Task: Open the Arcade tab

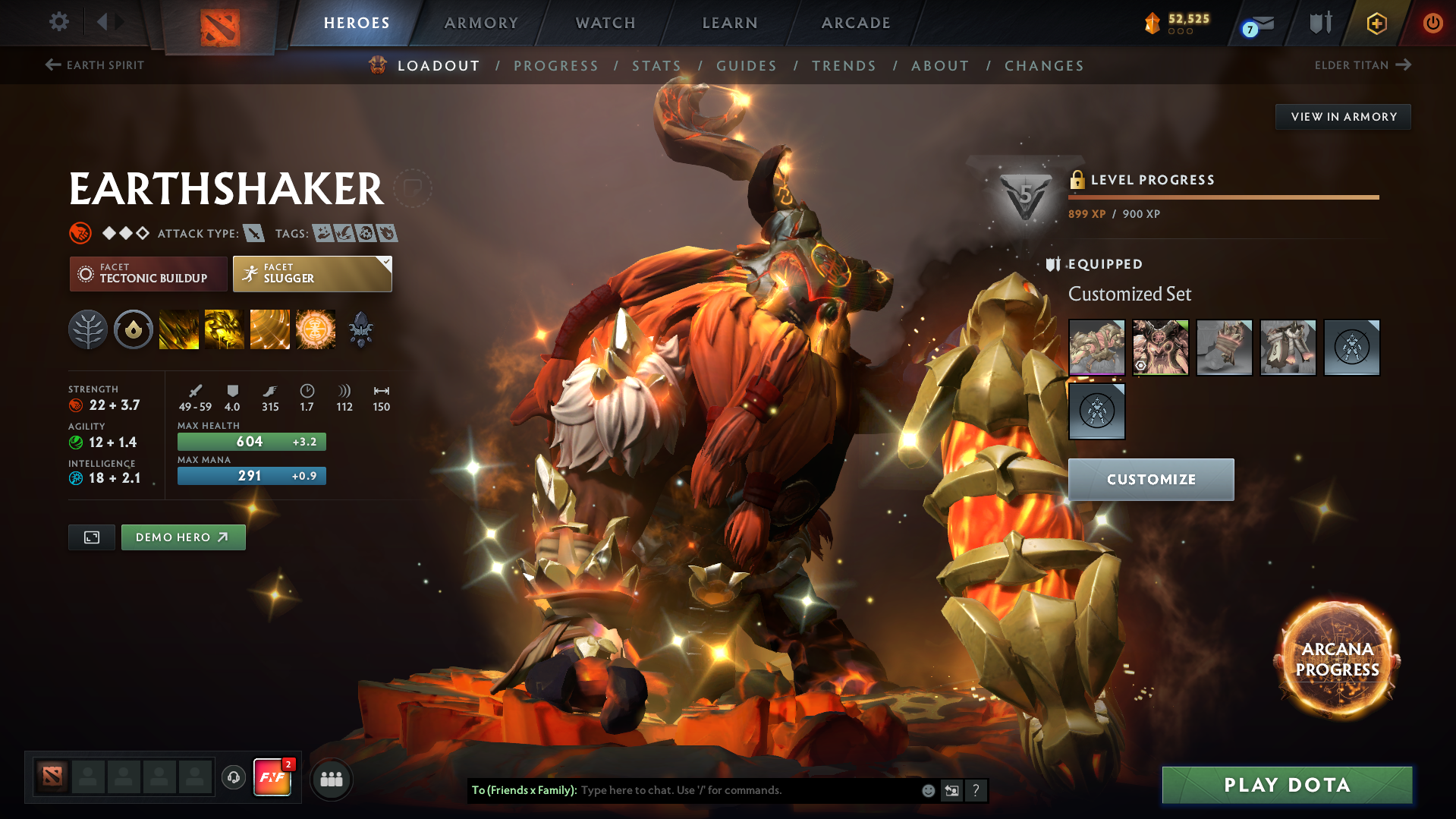Action: [856, 23]
